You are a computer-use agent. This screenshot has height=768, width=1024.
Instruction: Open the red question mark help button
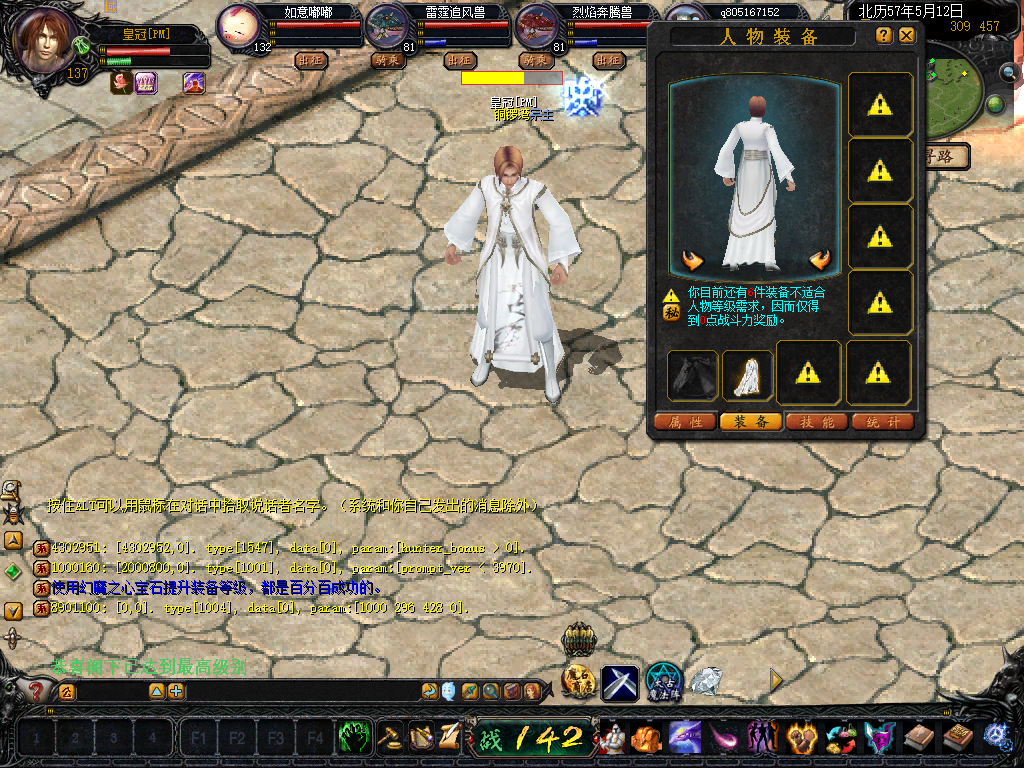coord(37,690)
